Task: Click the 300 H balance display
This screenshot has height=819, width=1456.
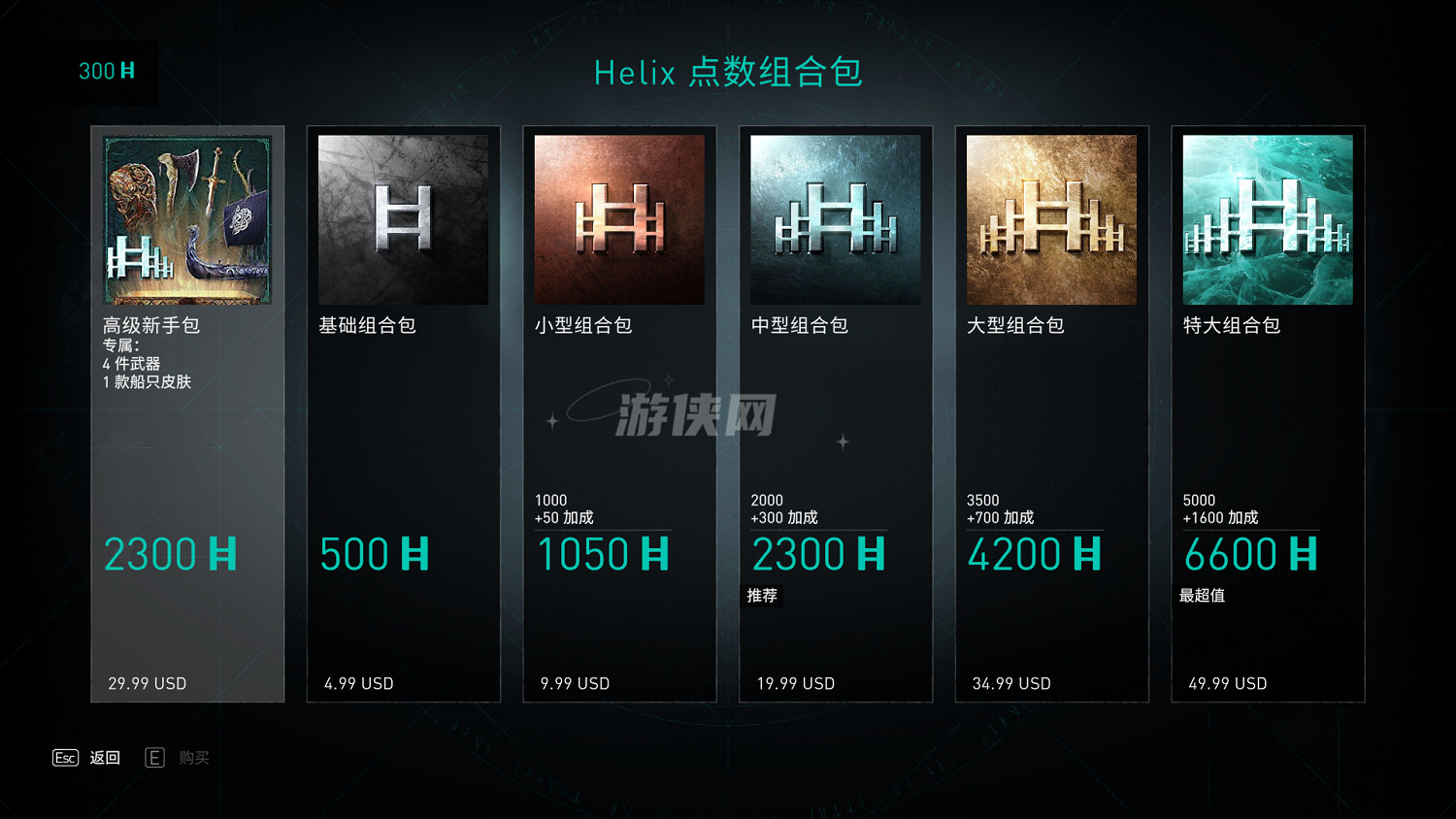Action: [x=107, y=72]
